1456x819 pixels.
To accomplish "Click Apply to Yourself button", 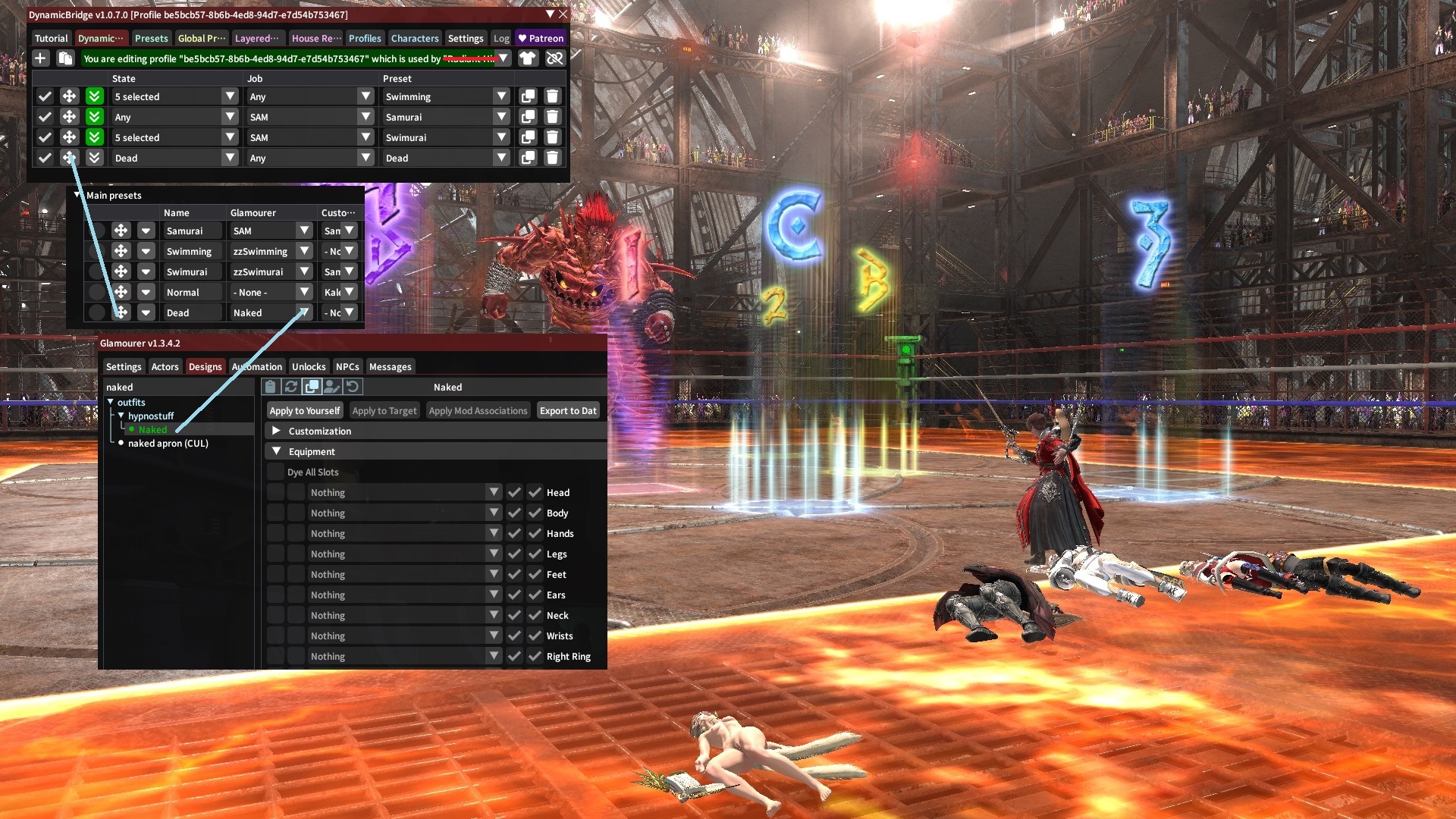I will [x=305, y=410].
